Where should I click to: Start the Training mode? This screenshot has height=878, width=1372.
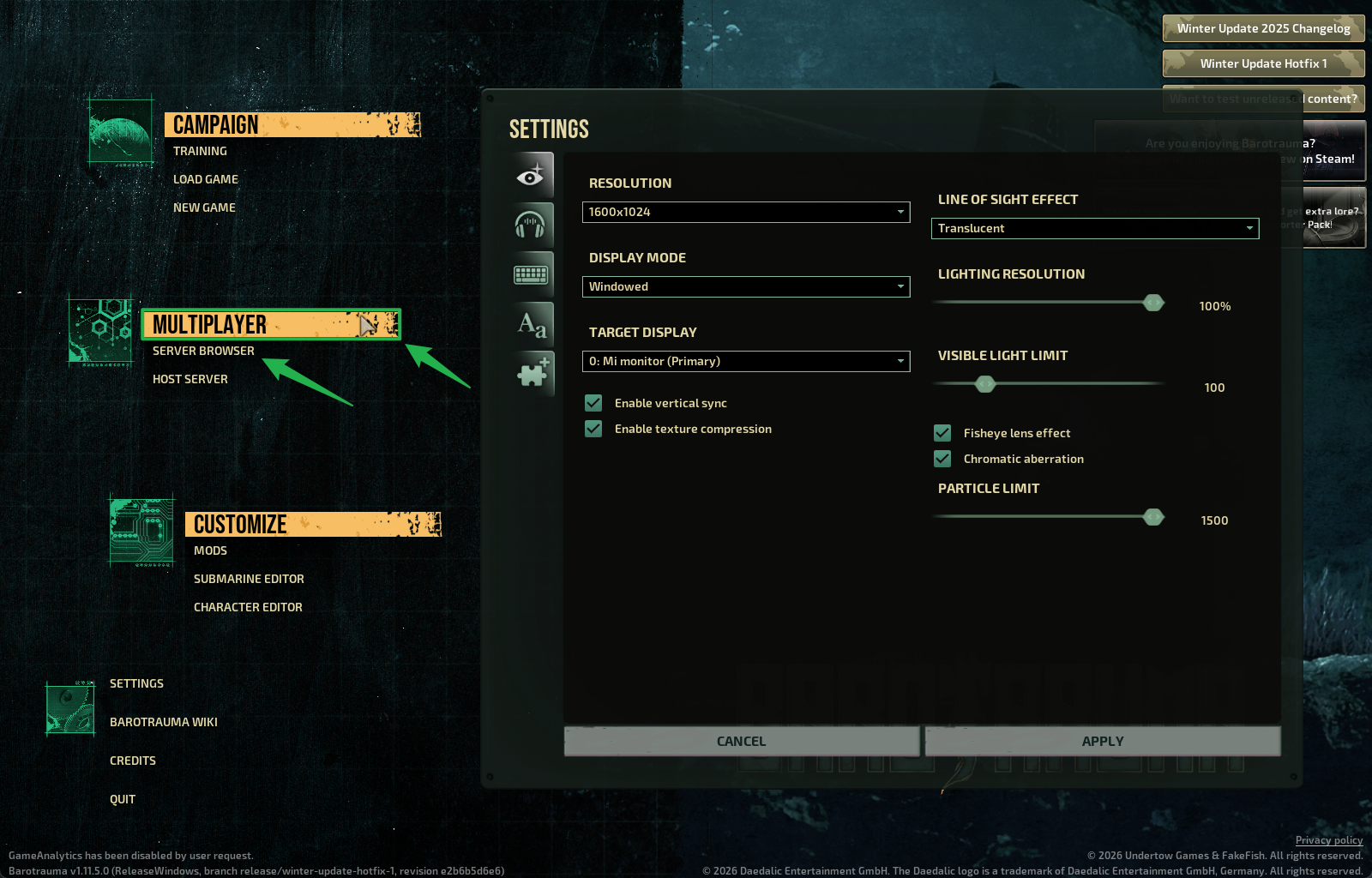200,151
